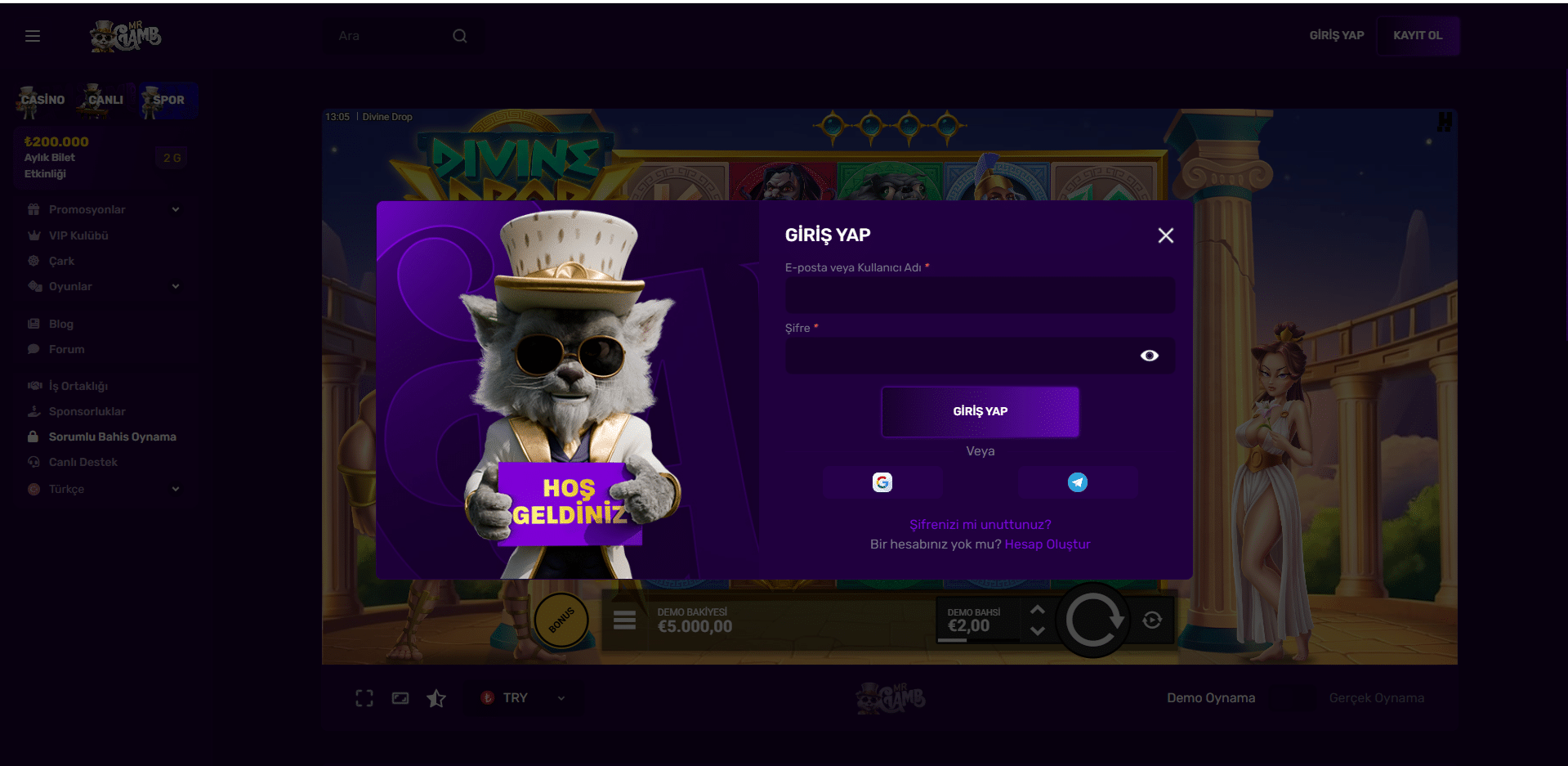Image resolution: width=1568 pixels, height=766 pixels.
Task: Click the Ara search box
Action: coord(392,36)
